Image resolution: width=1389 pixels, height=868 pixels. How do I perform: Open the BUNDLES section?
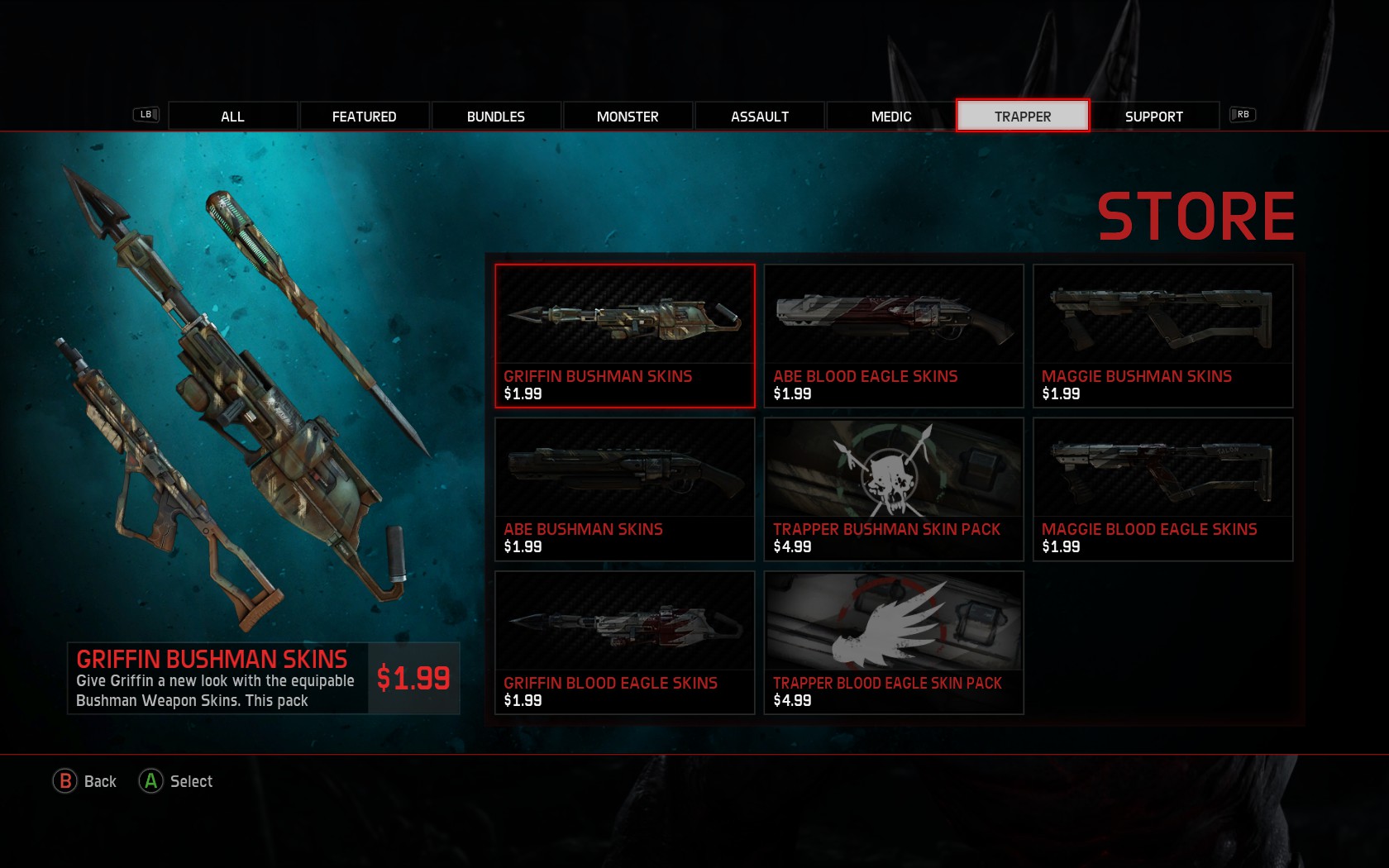495,116
